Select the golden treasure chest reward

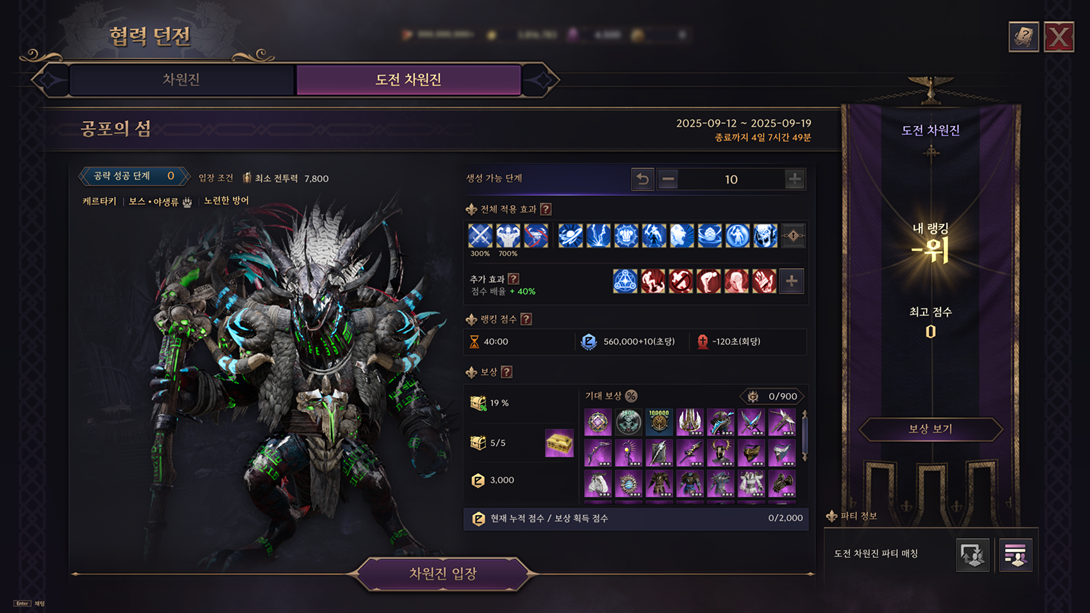coord(559,443)
